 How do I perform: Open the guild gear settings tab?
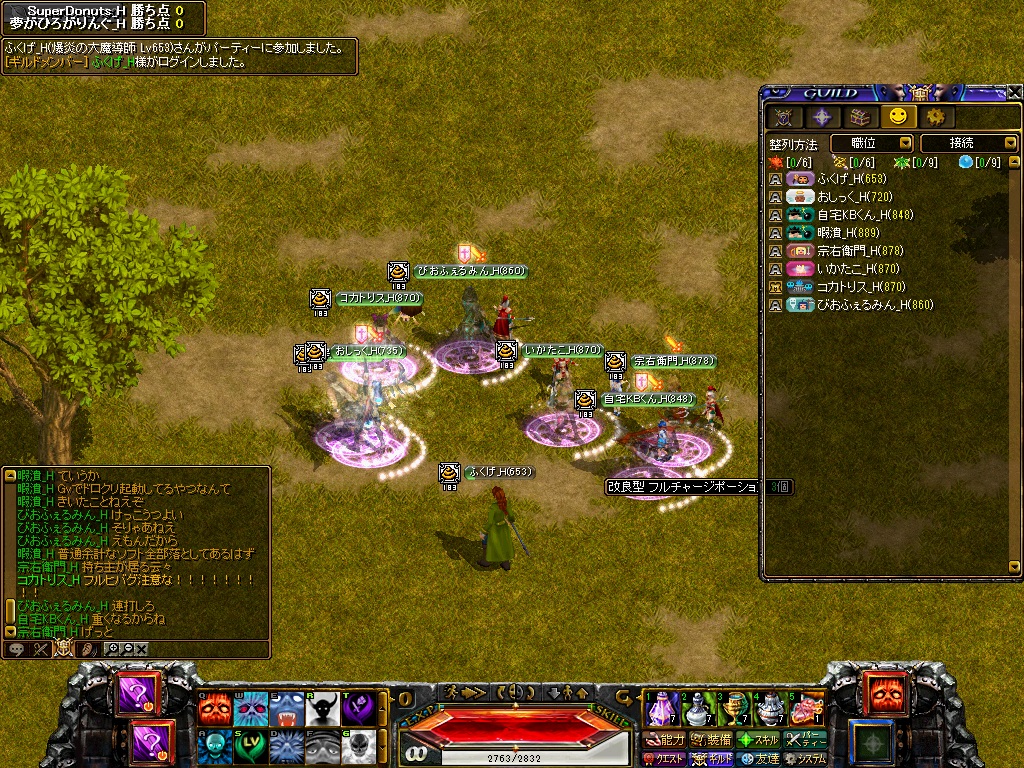click(x=935, y=117)
